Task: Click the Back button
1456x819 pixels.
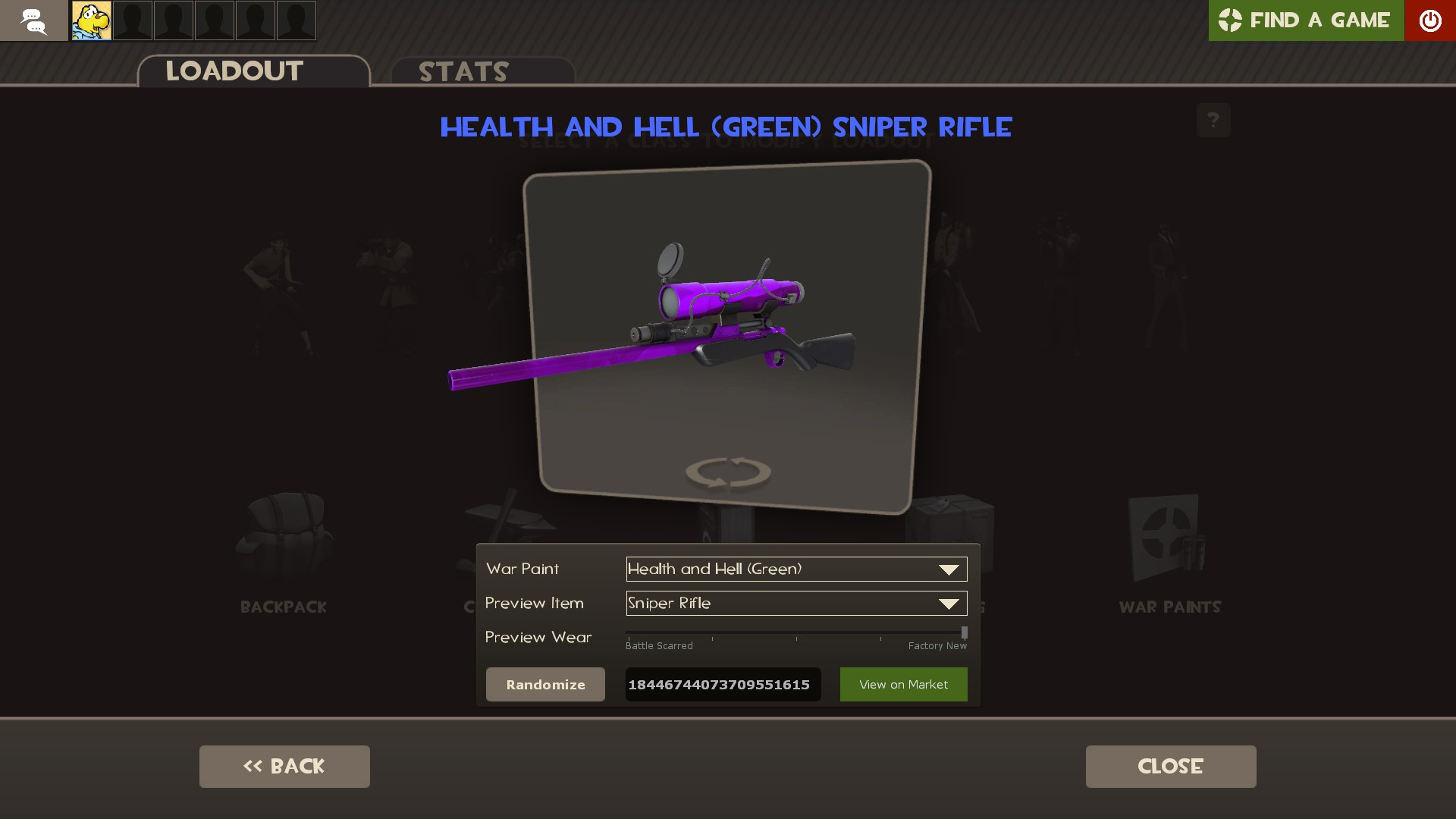Action: click(x=284, y=766)
